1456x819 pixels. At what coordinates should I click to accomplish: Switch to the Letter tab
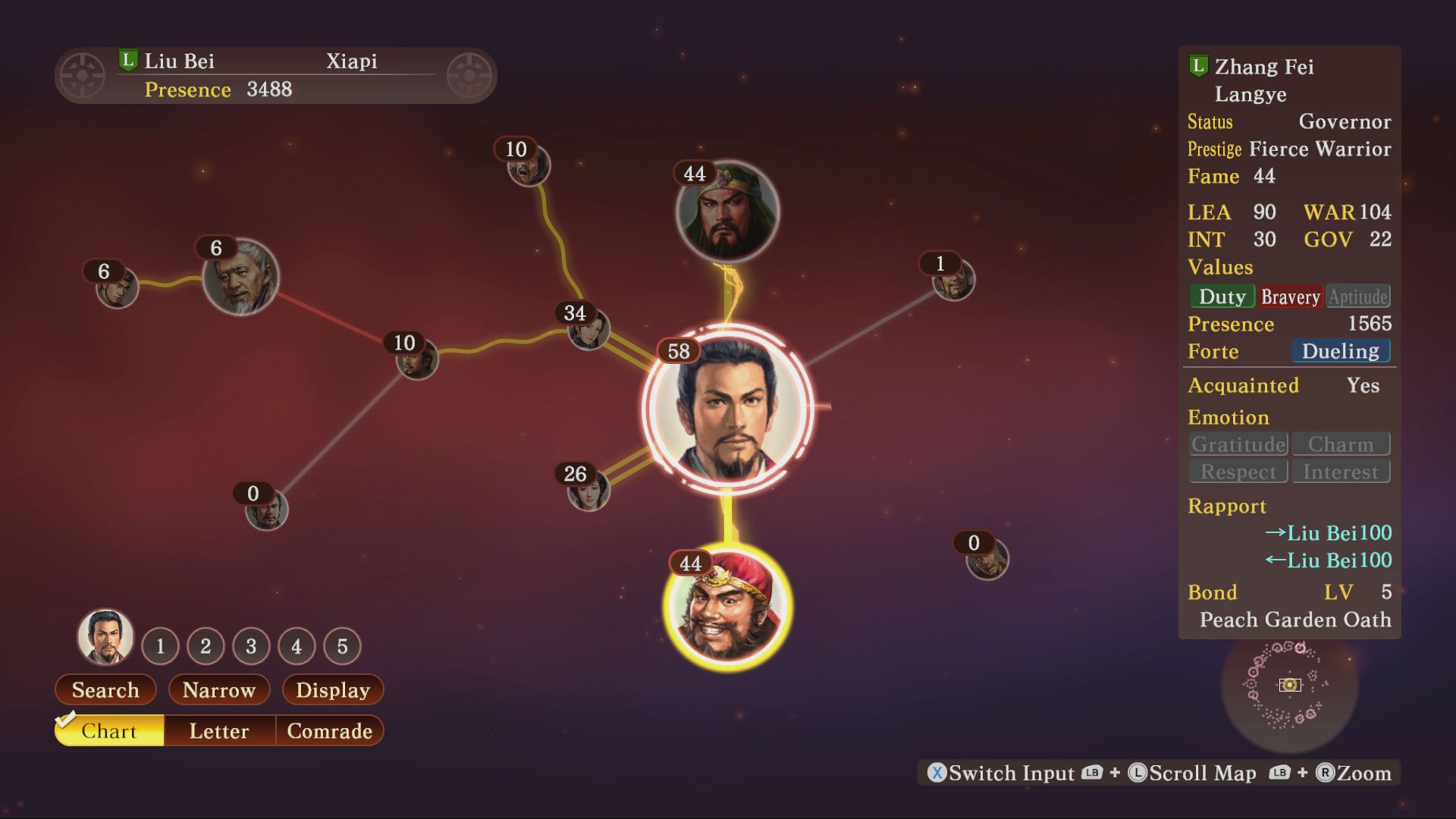pyautogui.click(x=218, y=730)
